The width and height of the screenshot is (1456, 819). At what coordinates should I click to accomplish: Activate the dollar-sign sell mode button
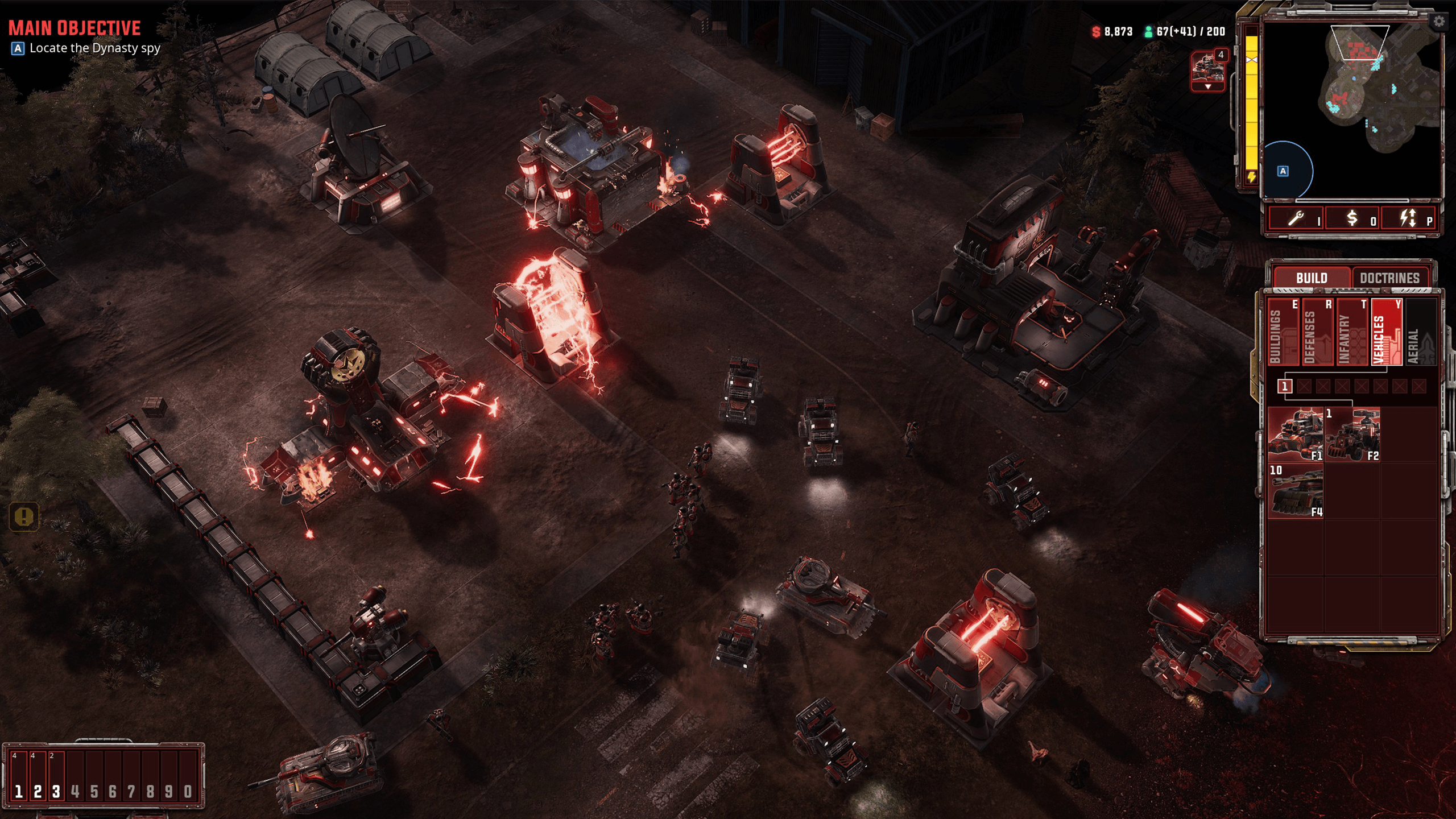[1353, 218]
